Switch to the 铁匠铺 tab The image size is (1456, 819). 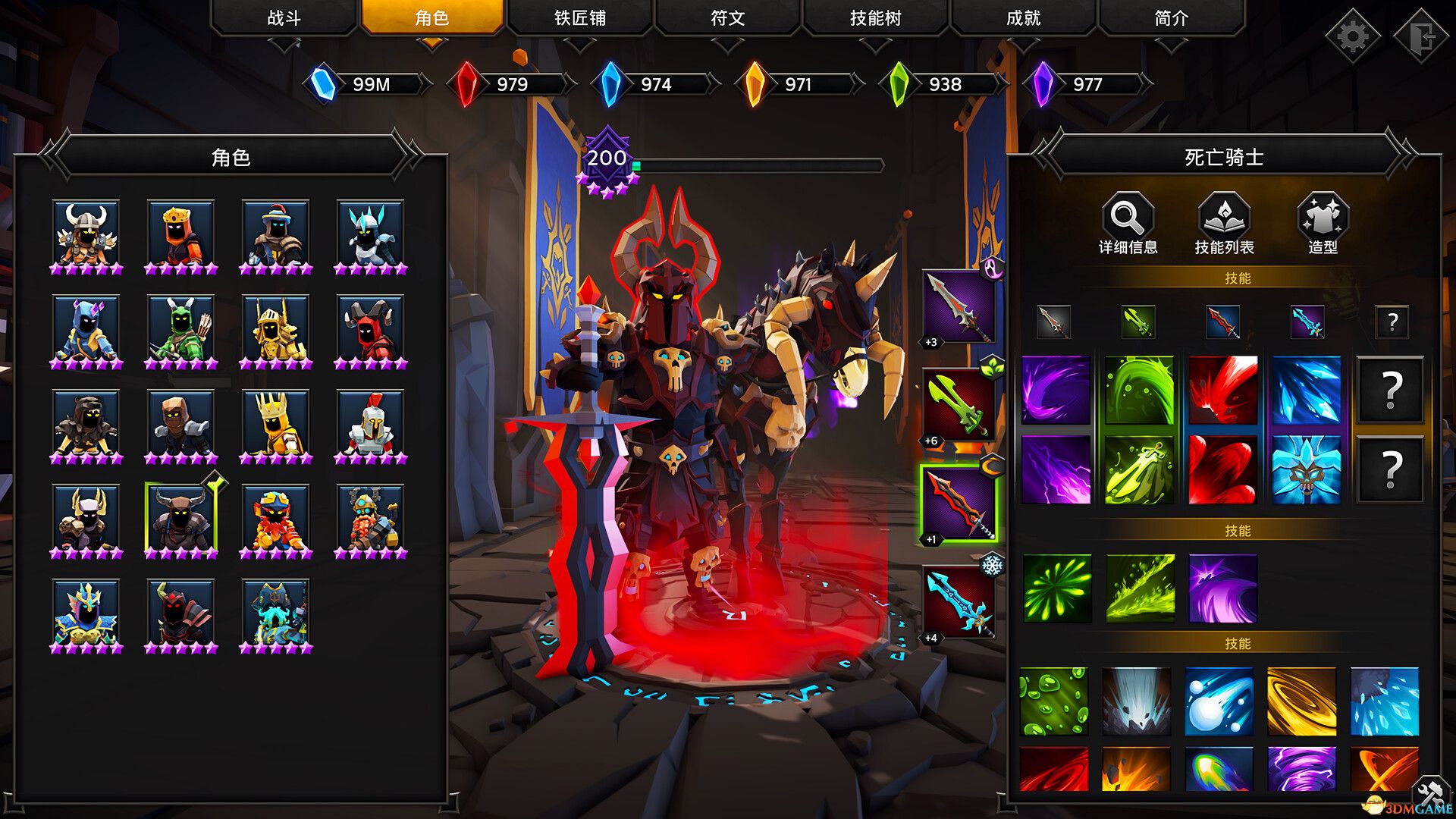(x=582, y=18)
